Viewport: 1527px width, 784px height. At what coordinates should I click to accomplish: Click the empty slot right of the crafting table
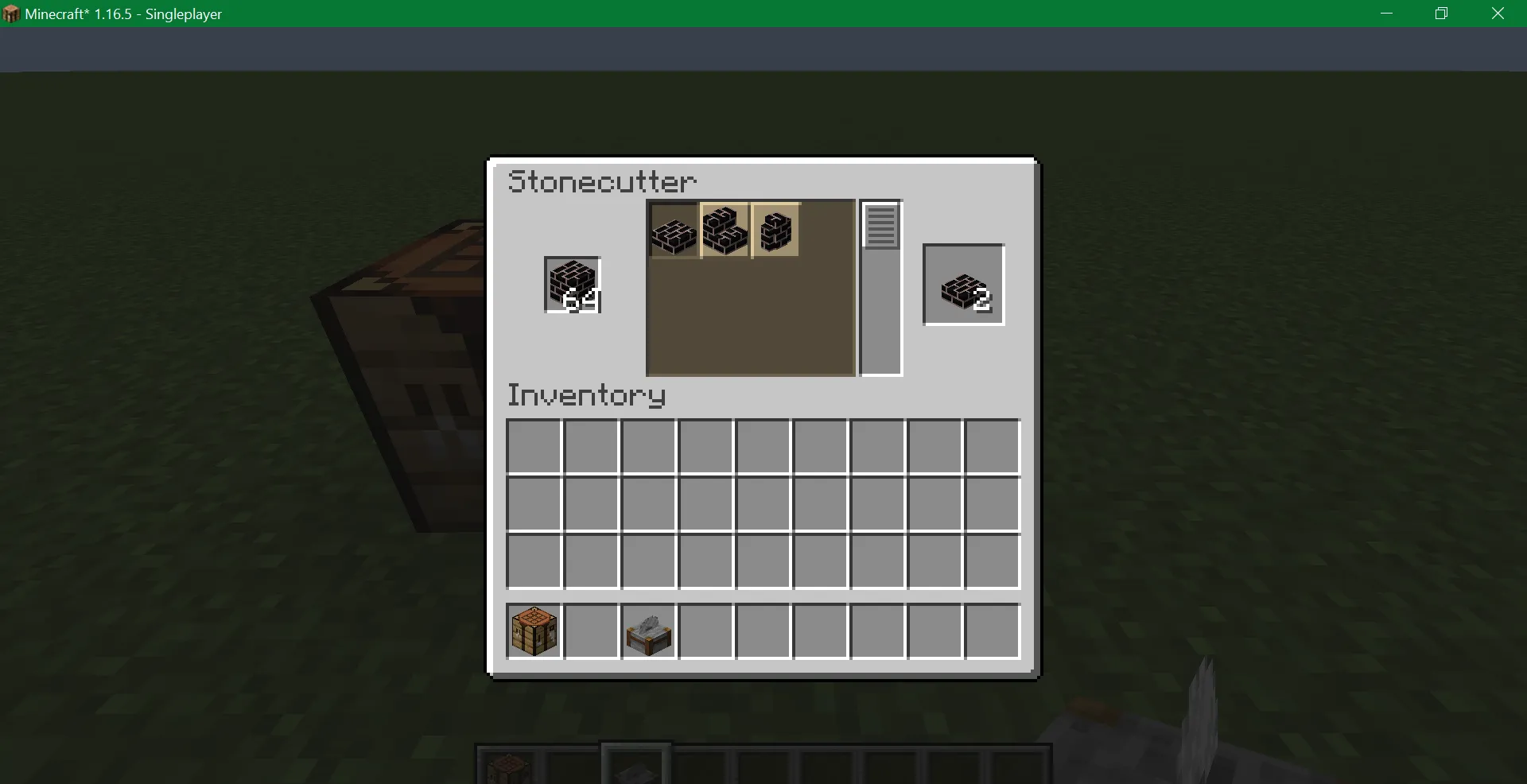[x=590, y=631]
